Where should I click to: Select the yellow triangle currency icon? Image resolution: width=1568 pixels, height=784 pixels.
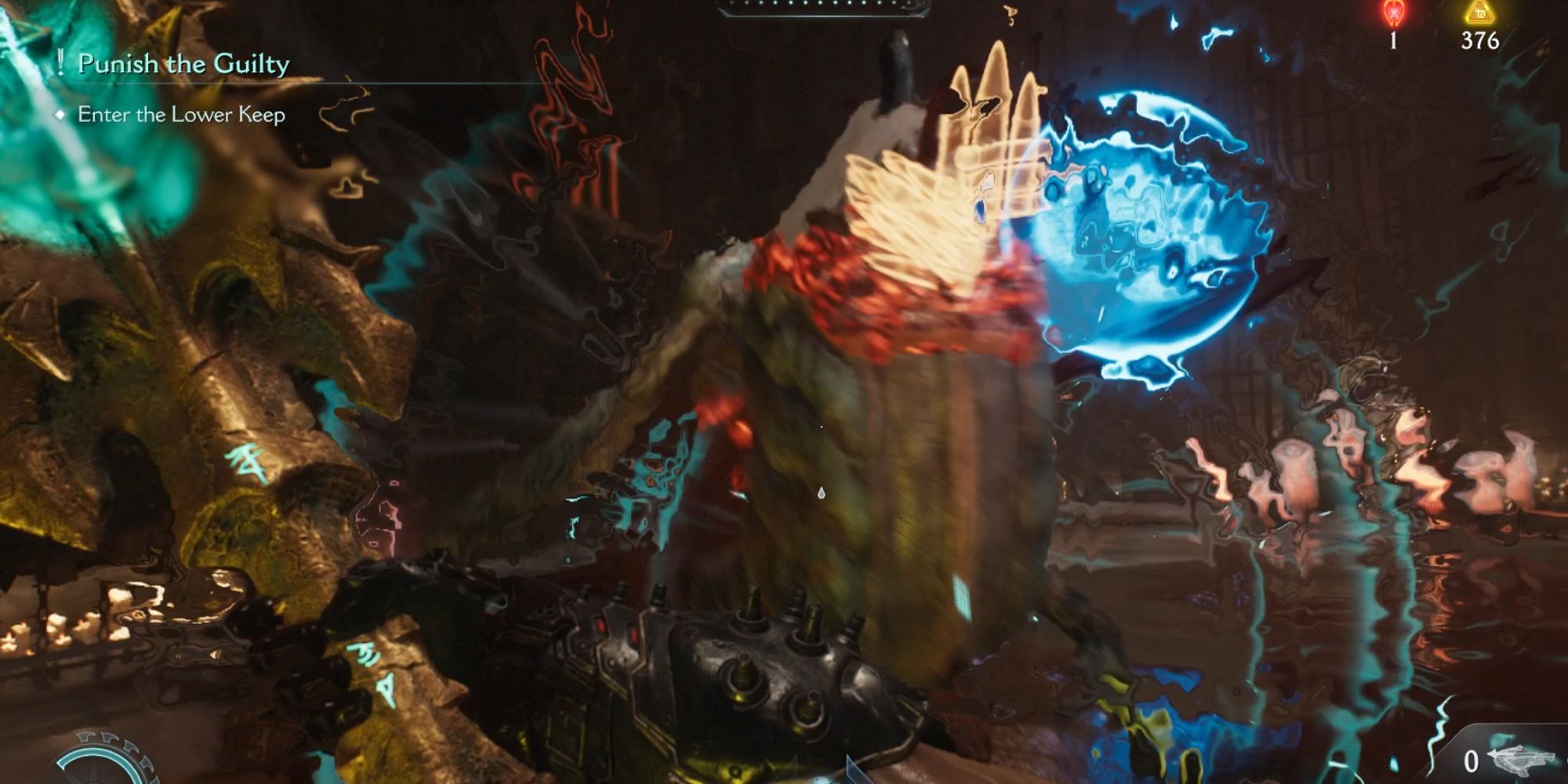1482,14
